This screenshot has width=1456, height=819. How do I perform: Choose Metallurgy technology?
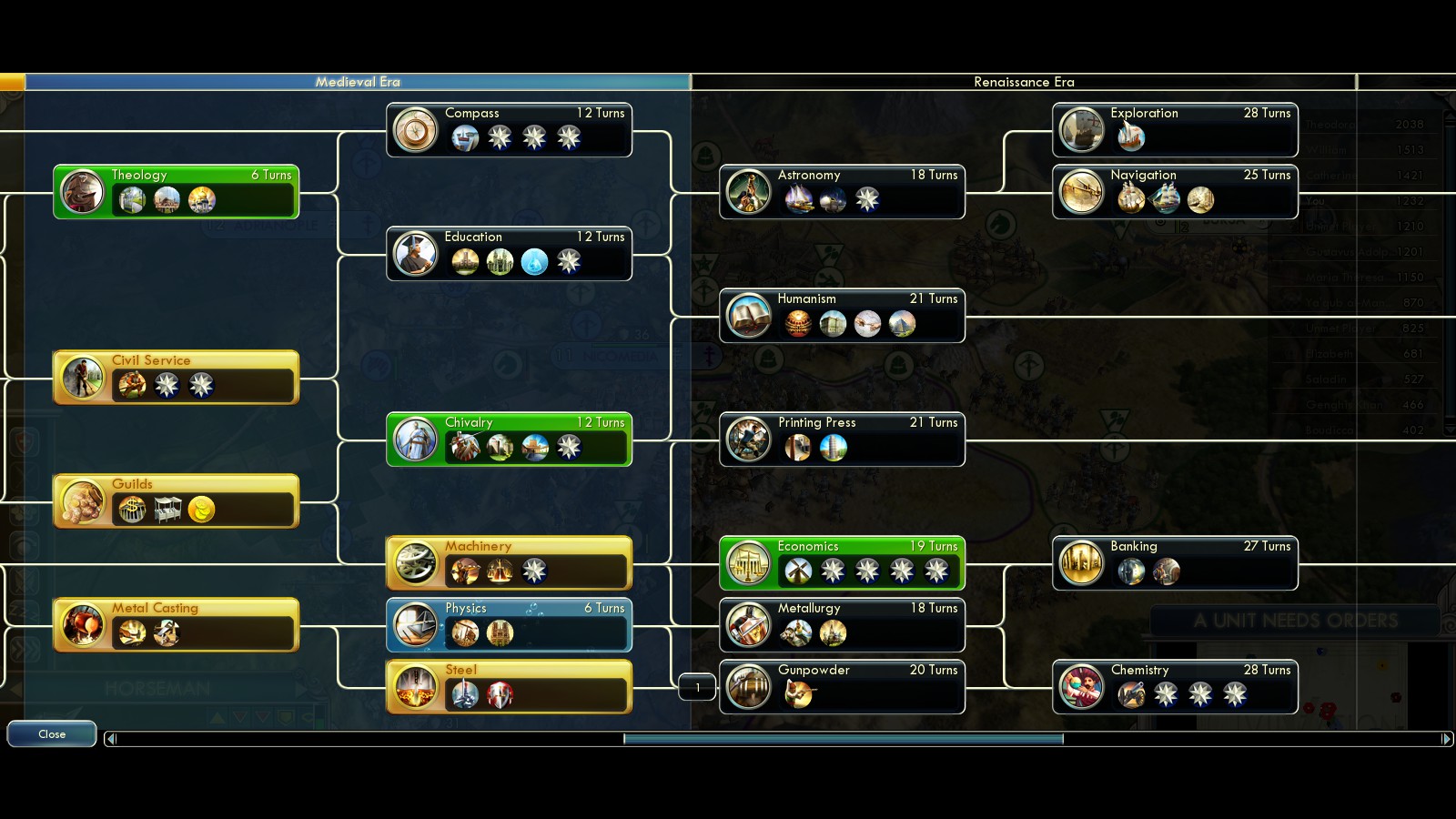[x=842, y=625]
